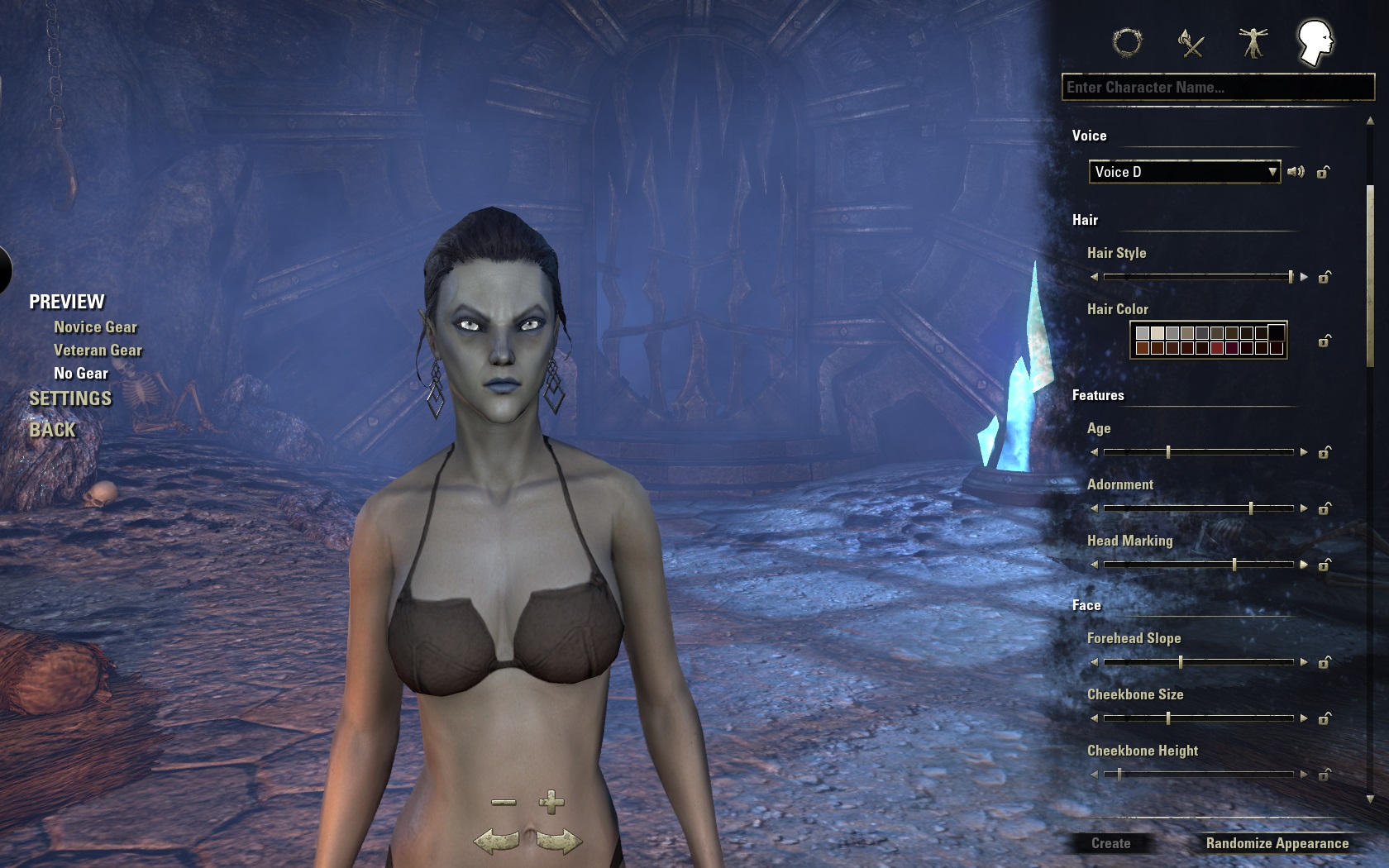This screenshot has height=868, width=1389.
Task: Zoom out with the minus button
Action: point(504,802)
